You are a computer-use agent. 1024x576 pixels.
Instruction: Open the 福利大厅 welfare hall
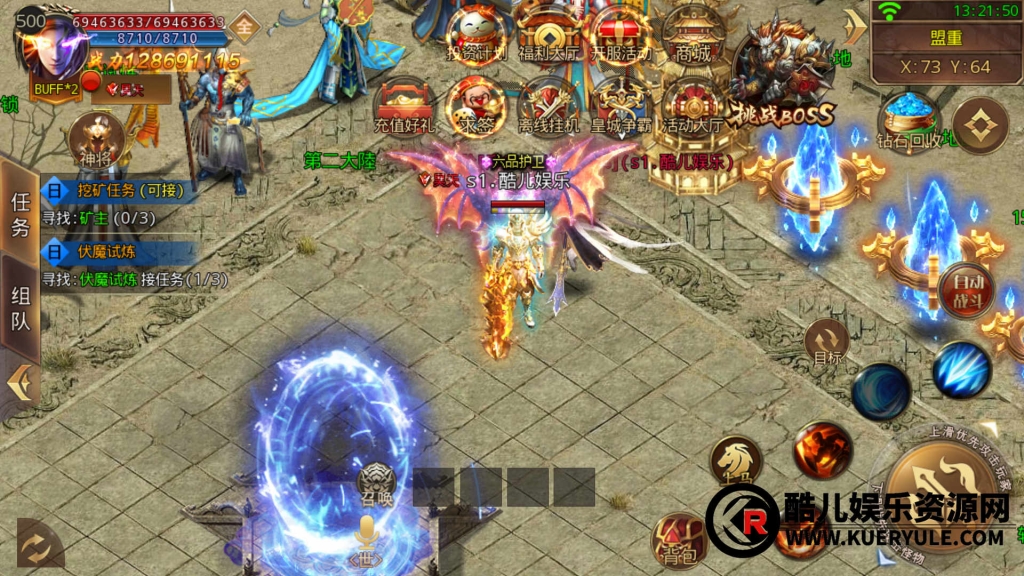[547, 33]
